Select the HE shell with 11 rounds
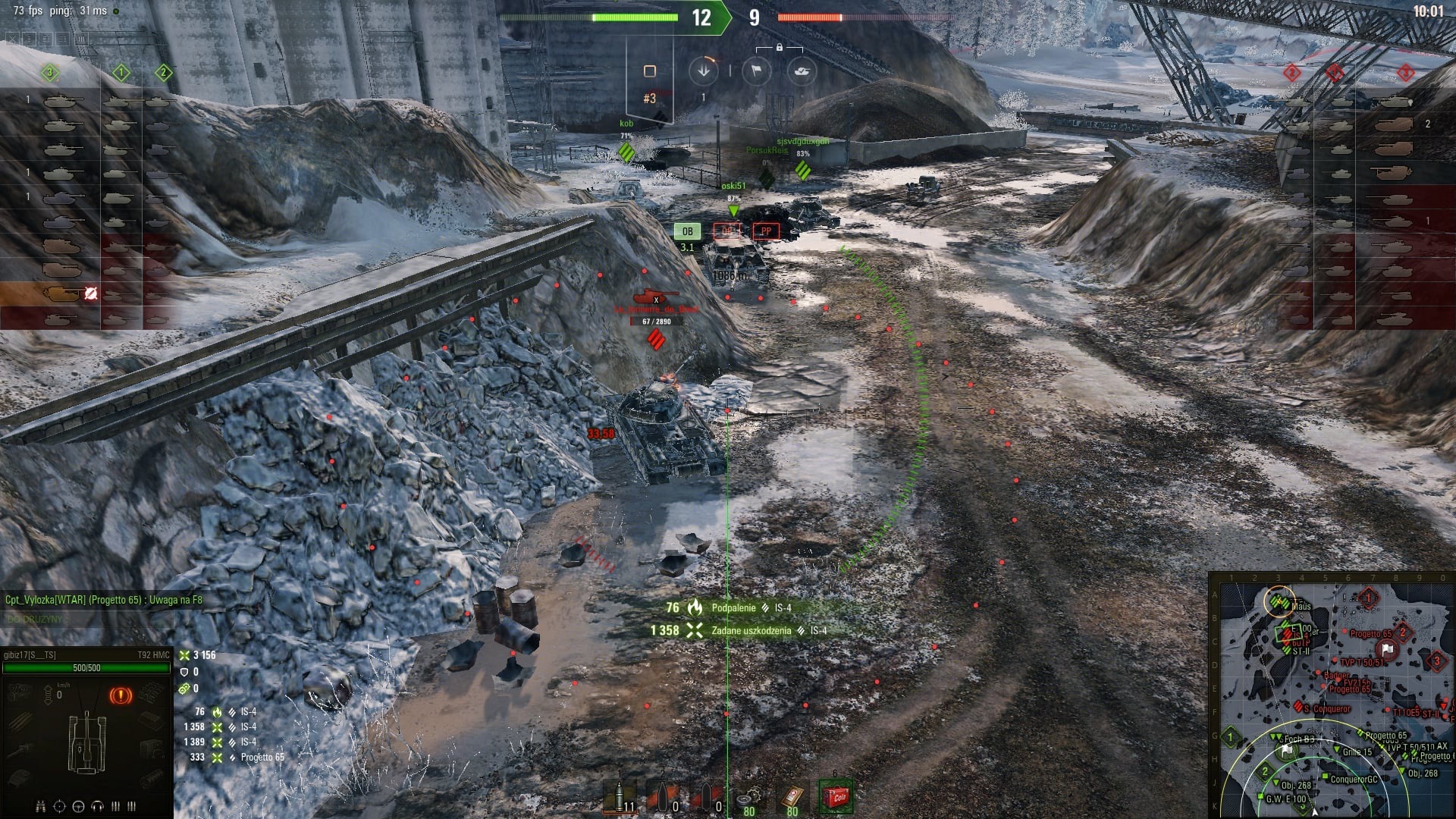Screen dimensions: 1456x819 [x=620, y=798]
